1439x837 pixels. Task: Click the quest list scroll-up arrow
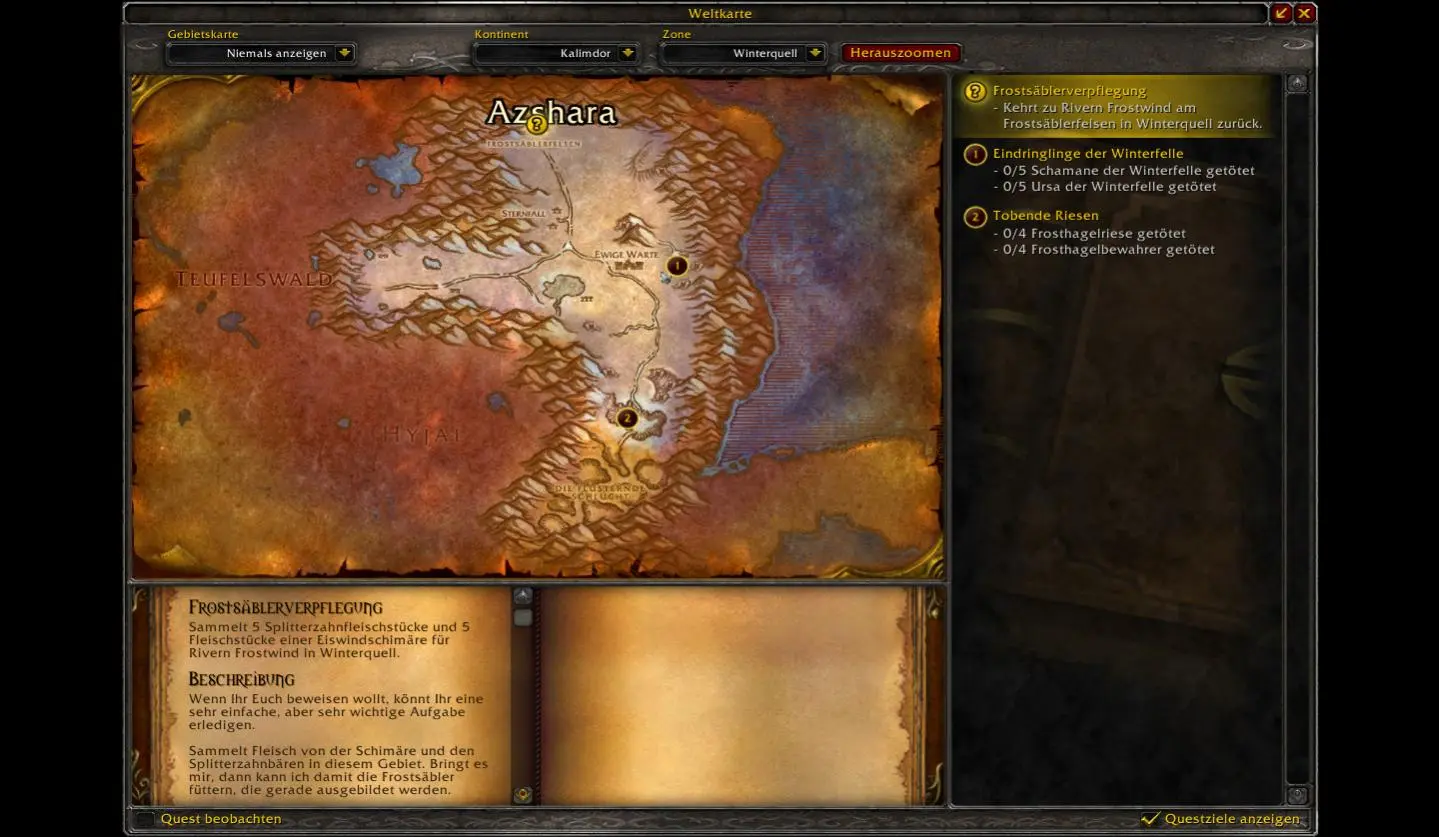tap(1297, 84)
